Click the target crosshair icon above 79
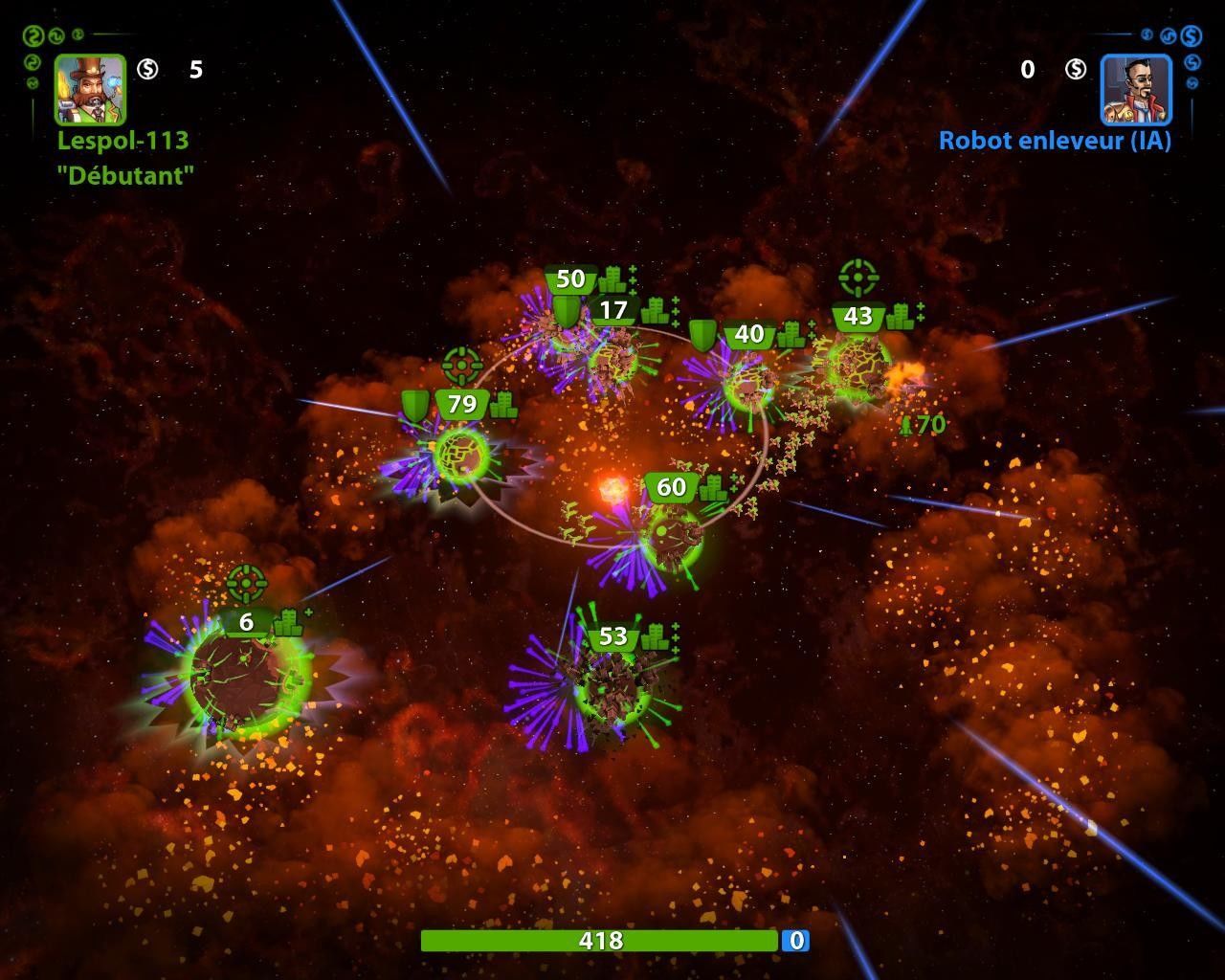The height and width of the screenshot is (980, 1225). tap(461, 365)
